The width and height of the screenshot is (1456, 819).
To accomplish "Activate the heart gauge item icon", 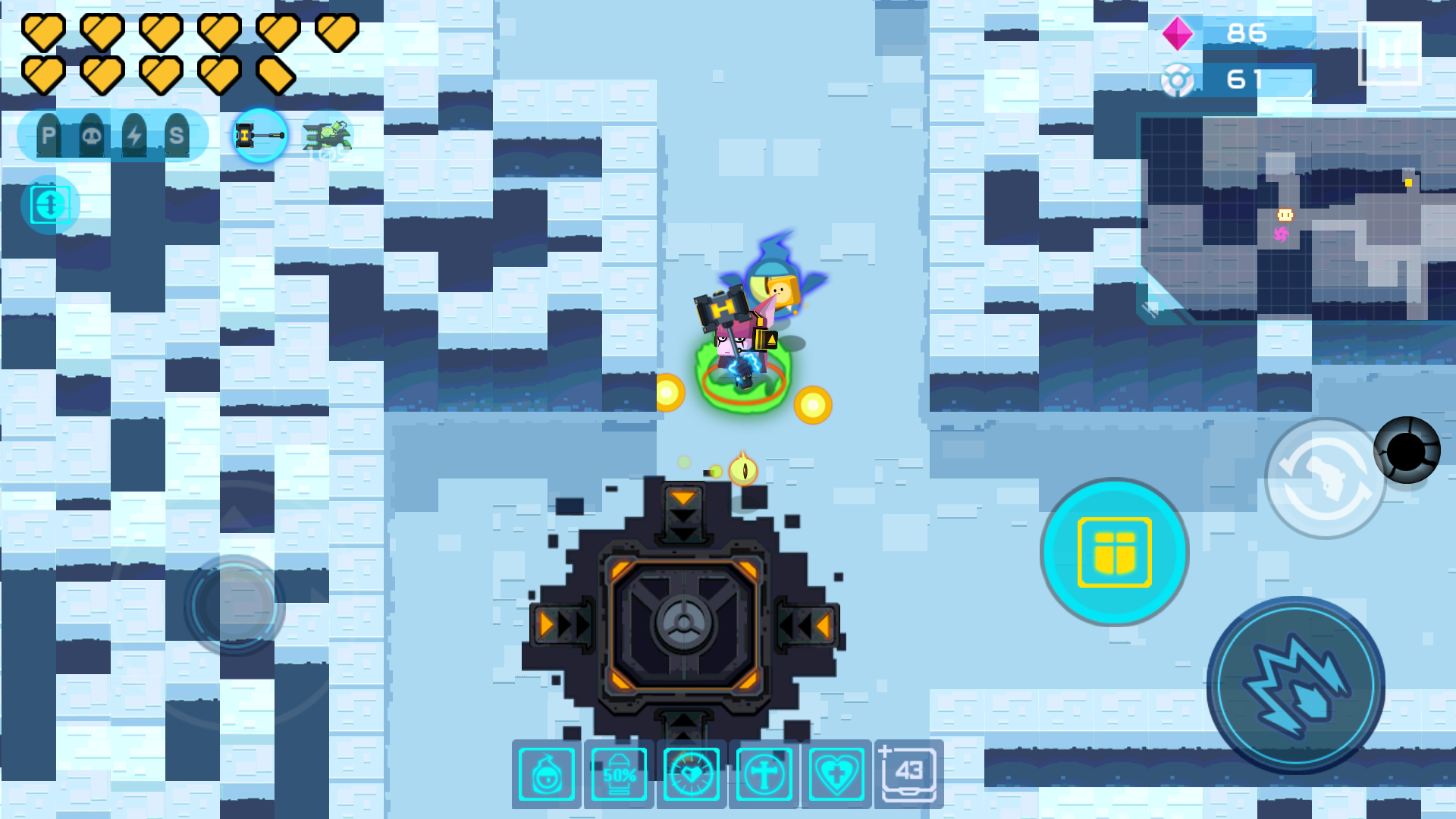I will (691, 773).
